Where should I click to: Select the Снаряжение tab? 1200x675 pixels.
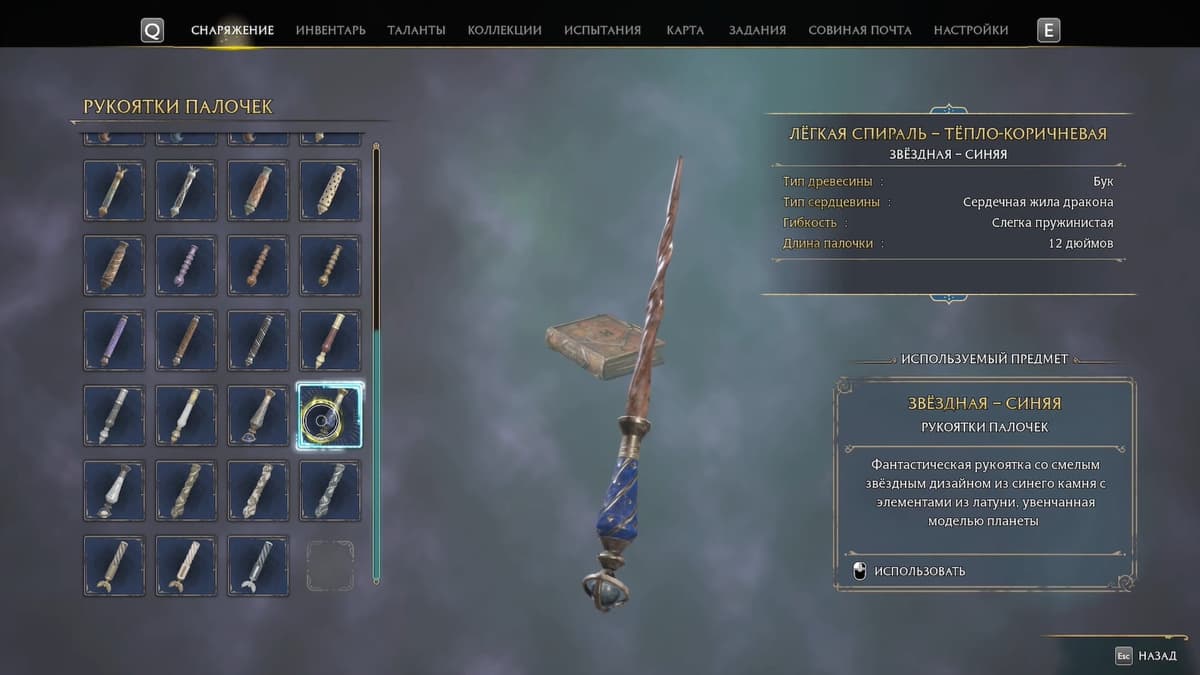coord(232,30)
